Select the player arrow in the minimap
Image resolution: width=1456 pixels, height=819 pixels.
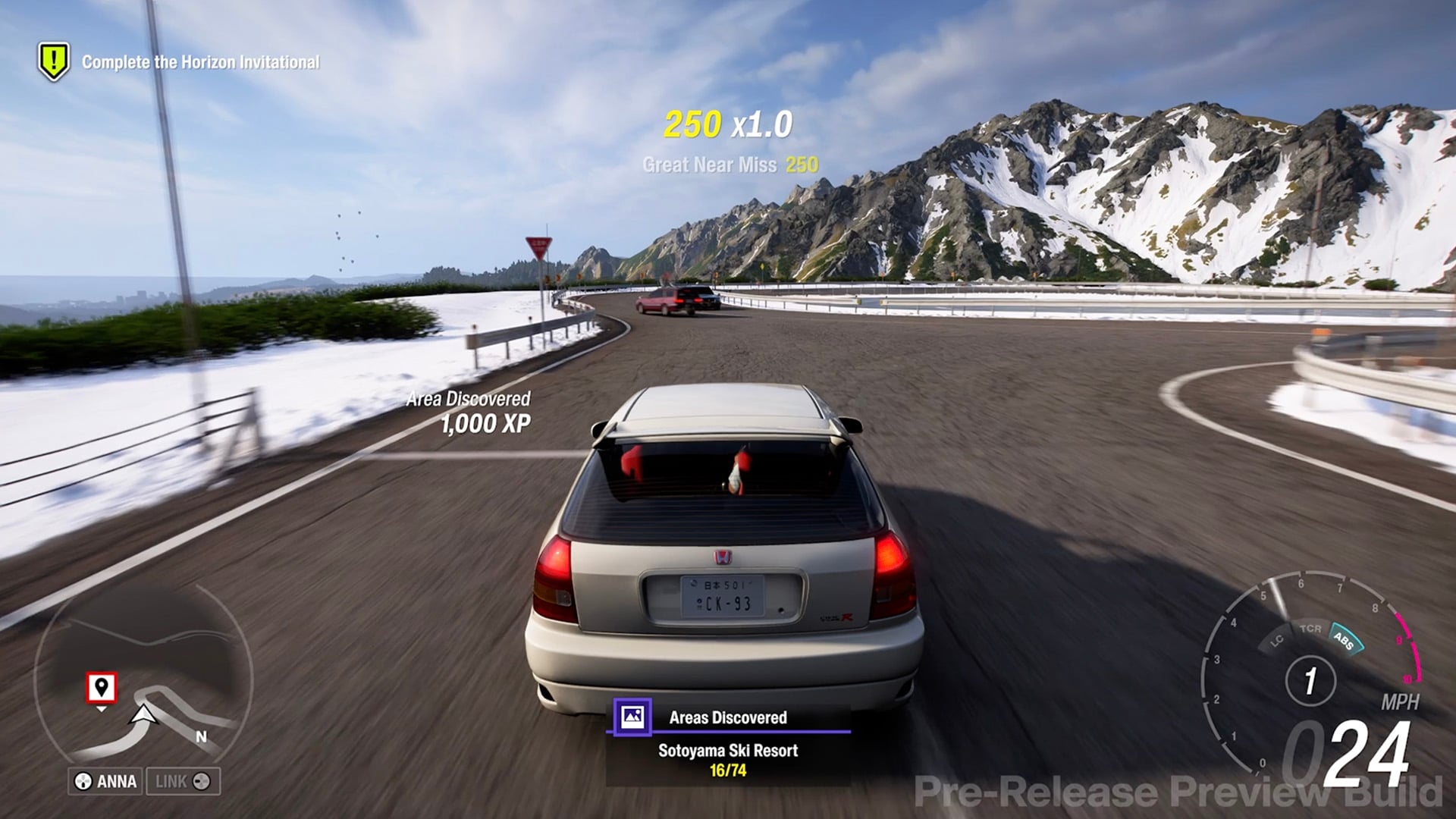point(143,715)
